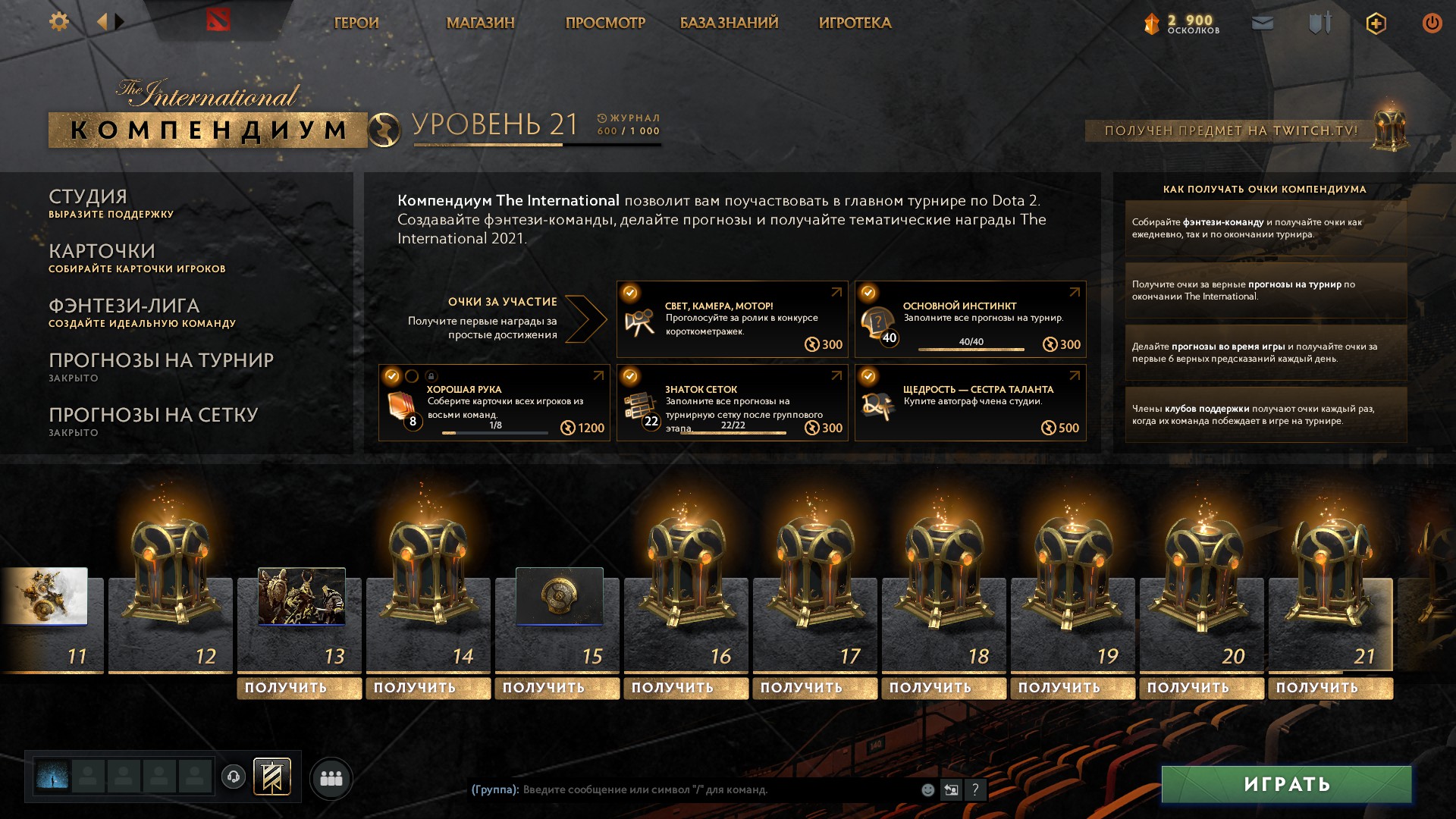Open the ПОЛУЧЕН ПРЕДМЕТ НА TWITCH.TV banner
The width and height of the screenshot is (1456, 819).
[1230, 130]
